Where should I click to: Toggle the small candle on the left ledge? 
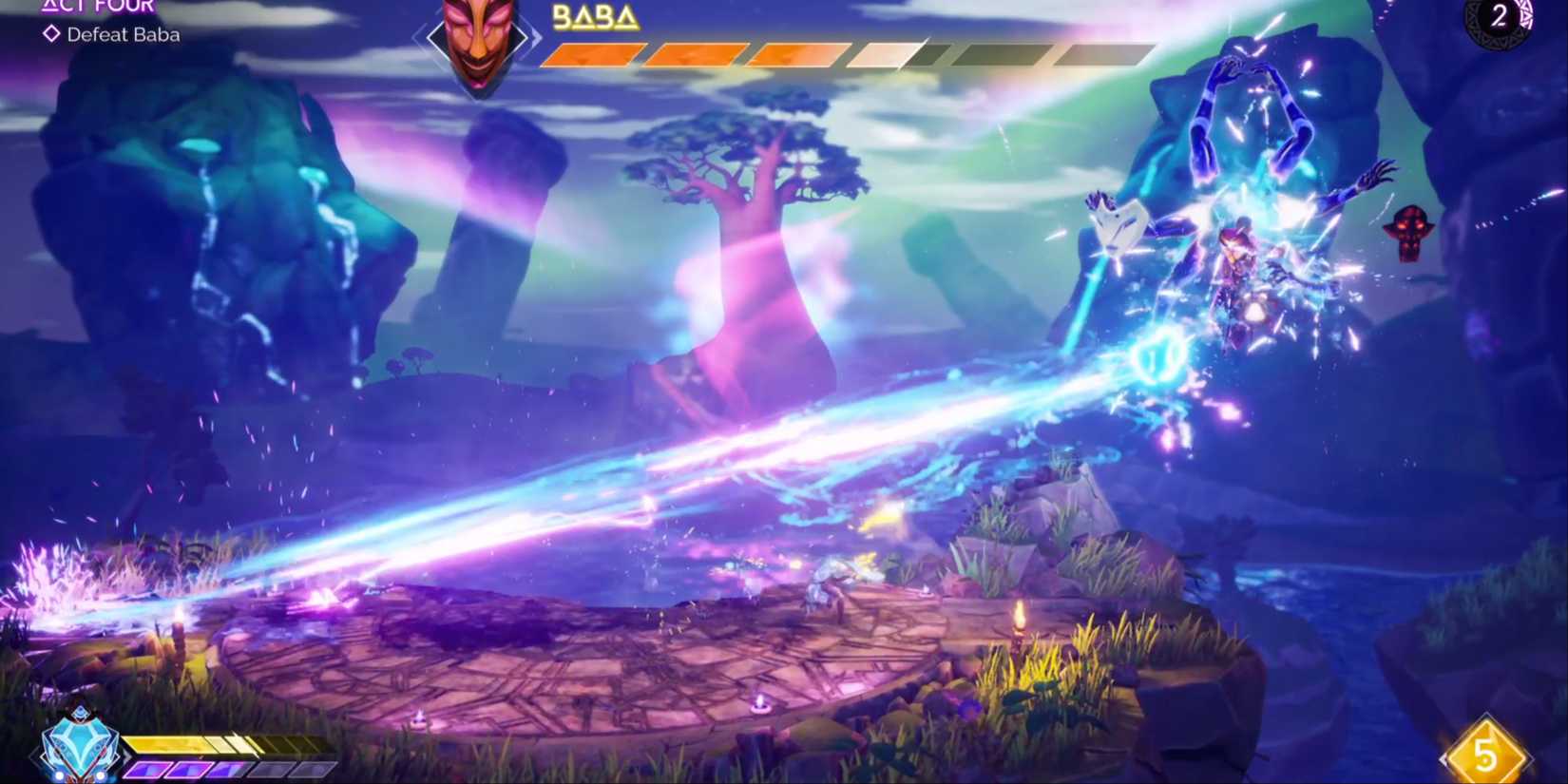coord(180,618)
